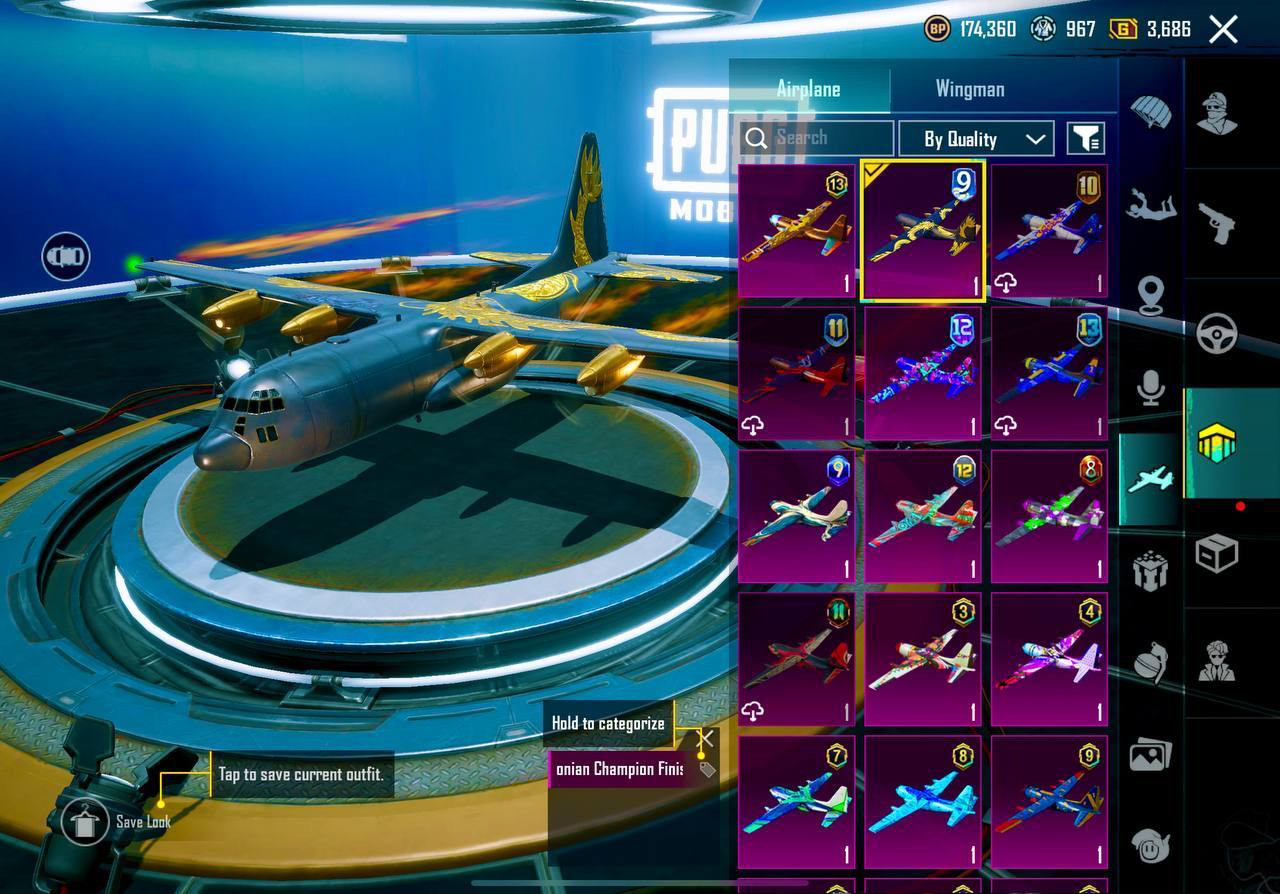Dismiss the Hold to categorize tooltip
Image resolution: width=1280 pixels, height=894 pixels.
coord(705,739)
